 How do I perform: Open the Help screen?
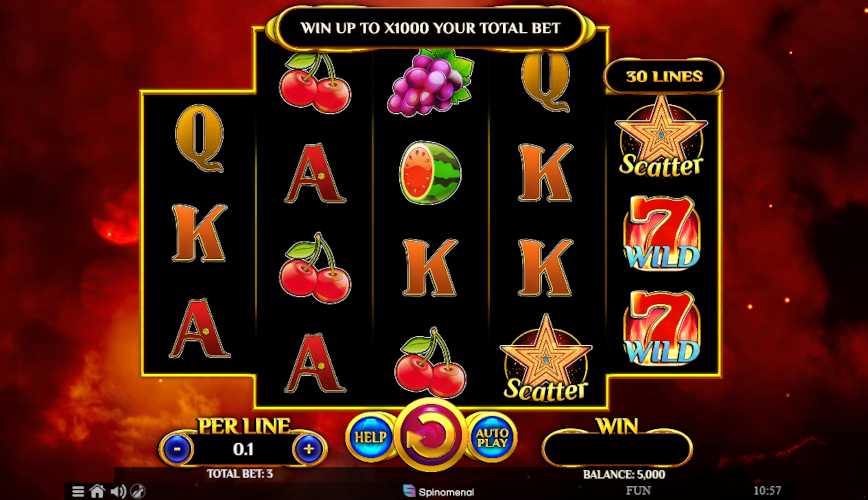(x=368, y=438)
